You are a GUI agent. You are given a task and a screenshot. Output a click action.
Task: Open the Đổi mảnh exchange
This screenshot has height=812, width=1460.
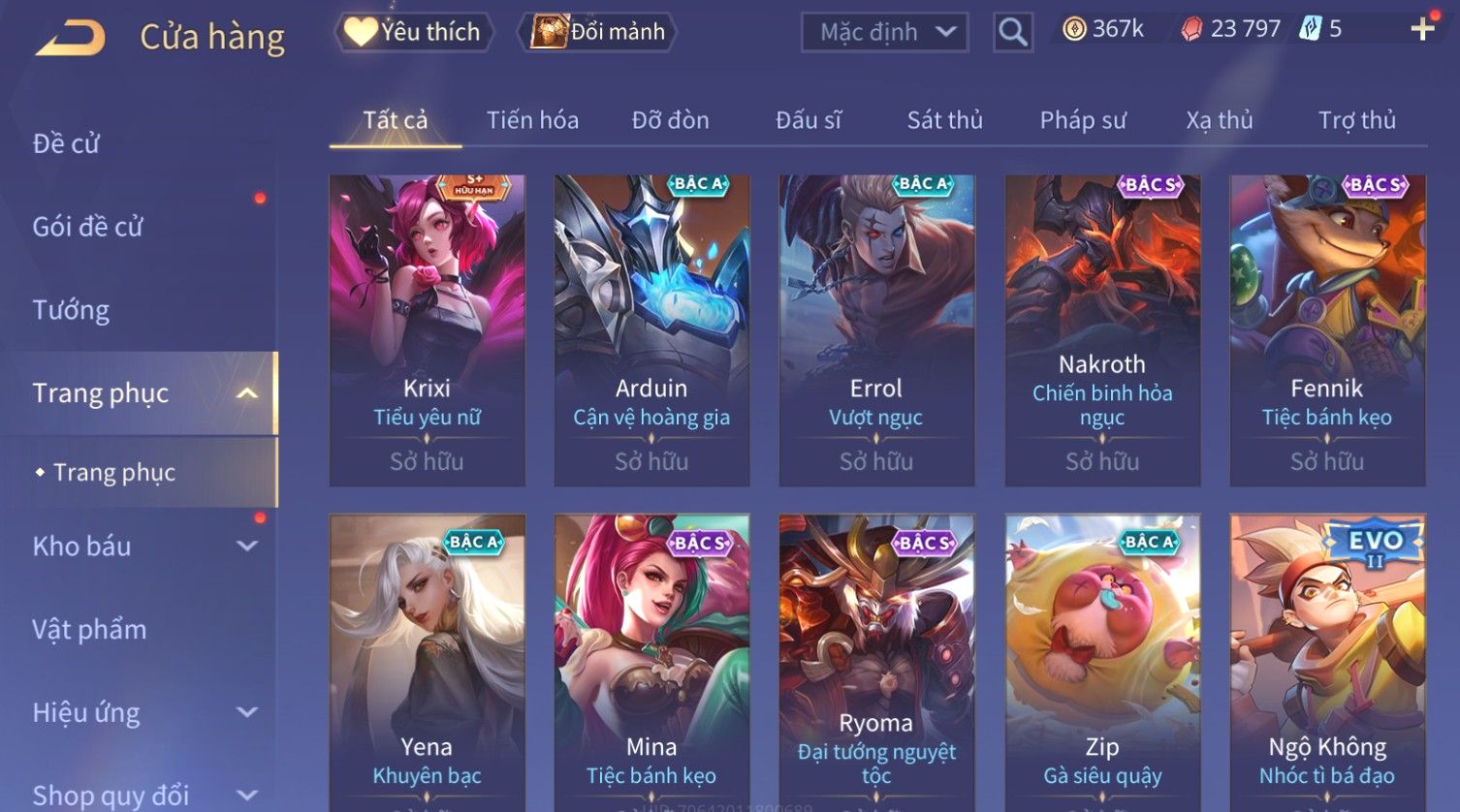[x=600, y=32]
